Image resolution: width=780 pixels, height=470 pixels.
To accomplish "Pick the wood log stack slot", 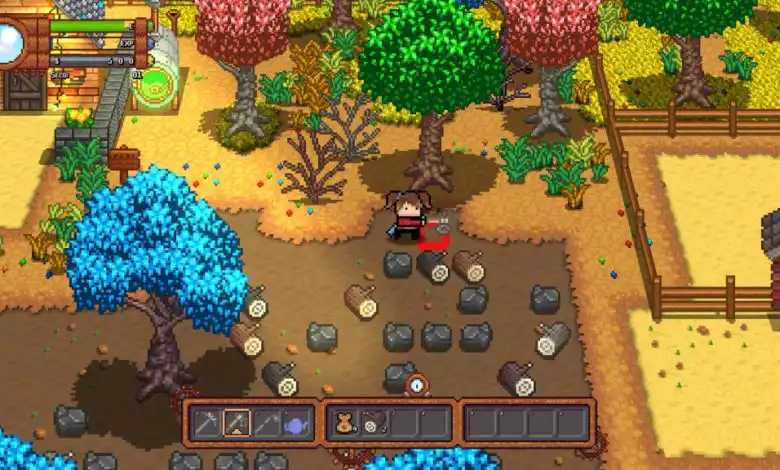I will (372, 423).
